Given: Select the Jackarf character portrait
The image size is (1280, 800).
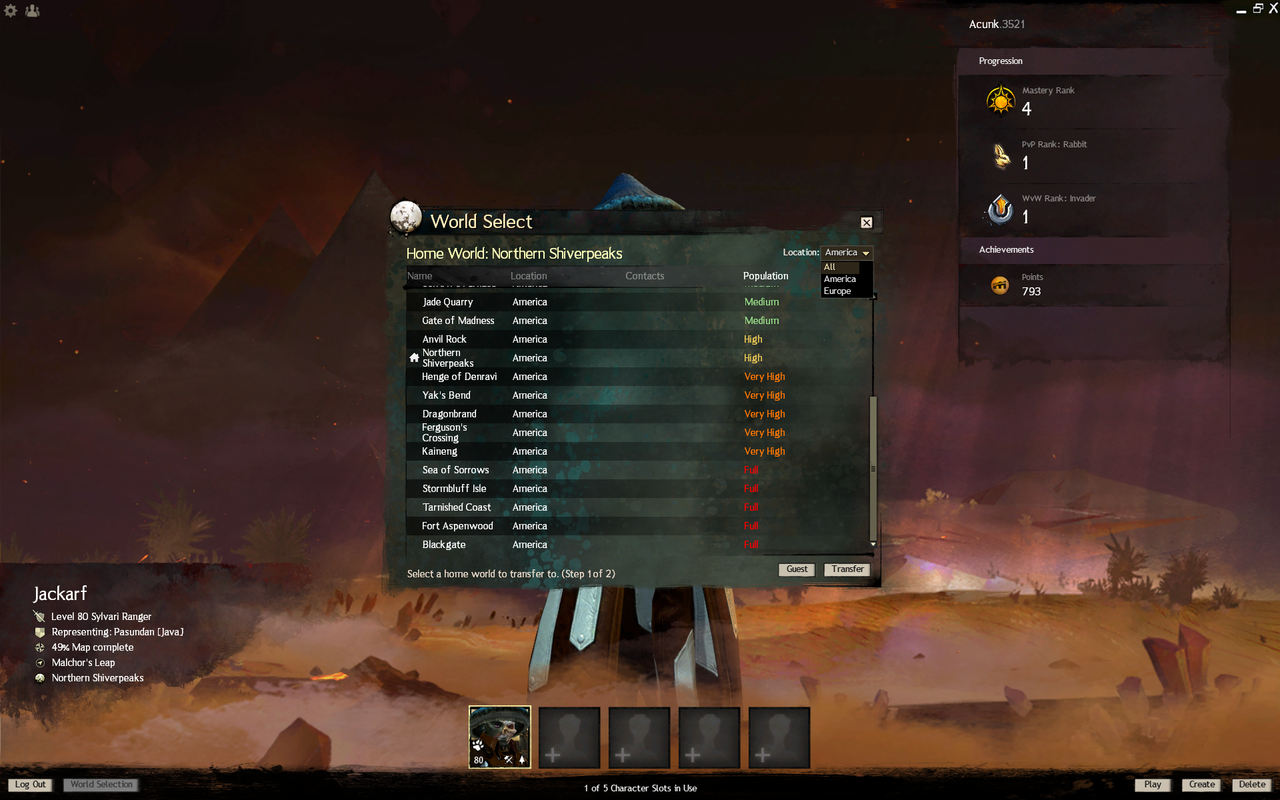Looking at the screenshot, I should point(500,737).
